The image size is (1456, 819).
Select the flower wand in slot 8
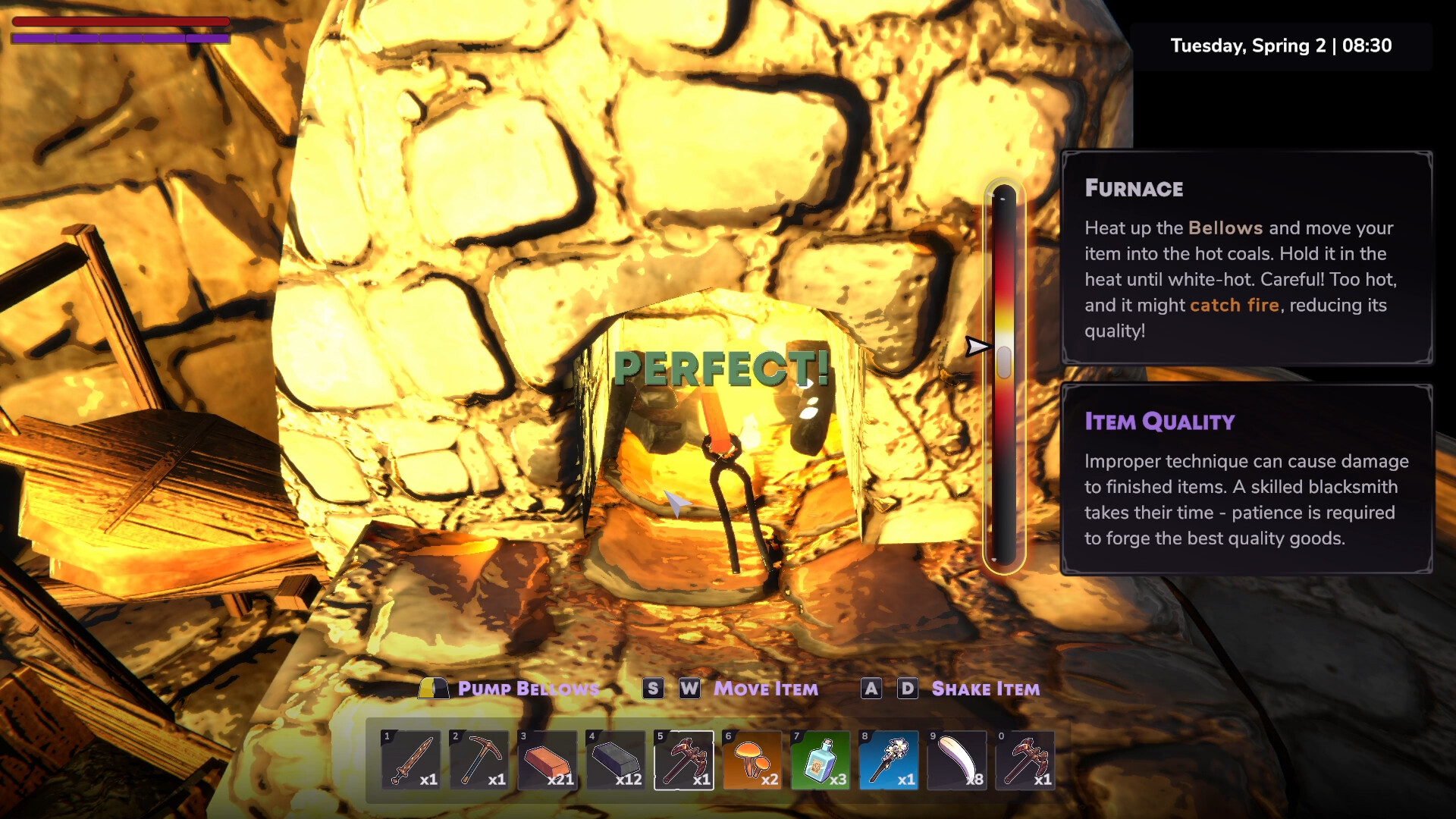point(888,761)
